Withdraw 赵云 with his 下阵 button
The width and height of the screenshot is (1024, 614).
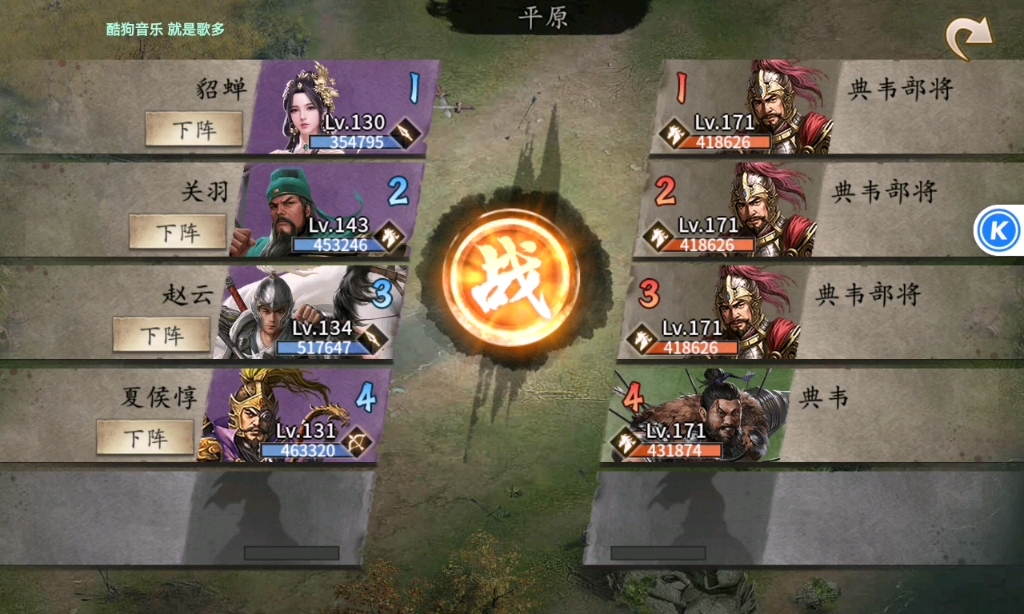point(161,334)
